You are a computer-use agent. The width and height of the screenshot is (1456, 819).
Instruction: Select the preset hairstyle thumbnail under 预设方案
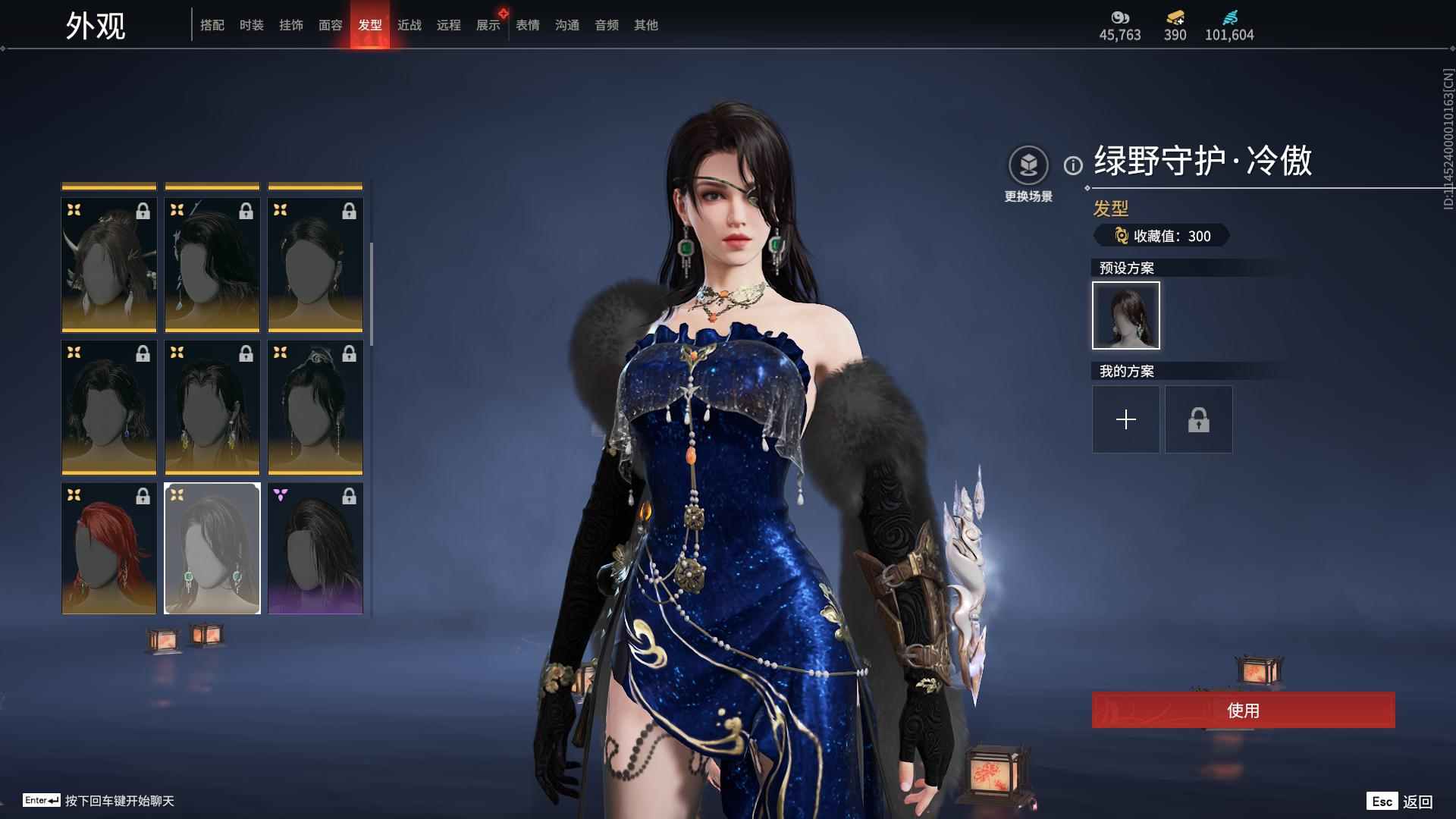pyautogui.click(x=1126, y=315)
